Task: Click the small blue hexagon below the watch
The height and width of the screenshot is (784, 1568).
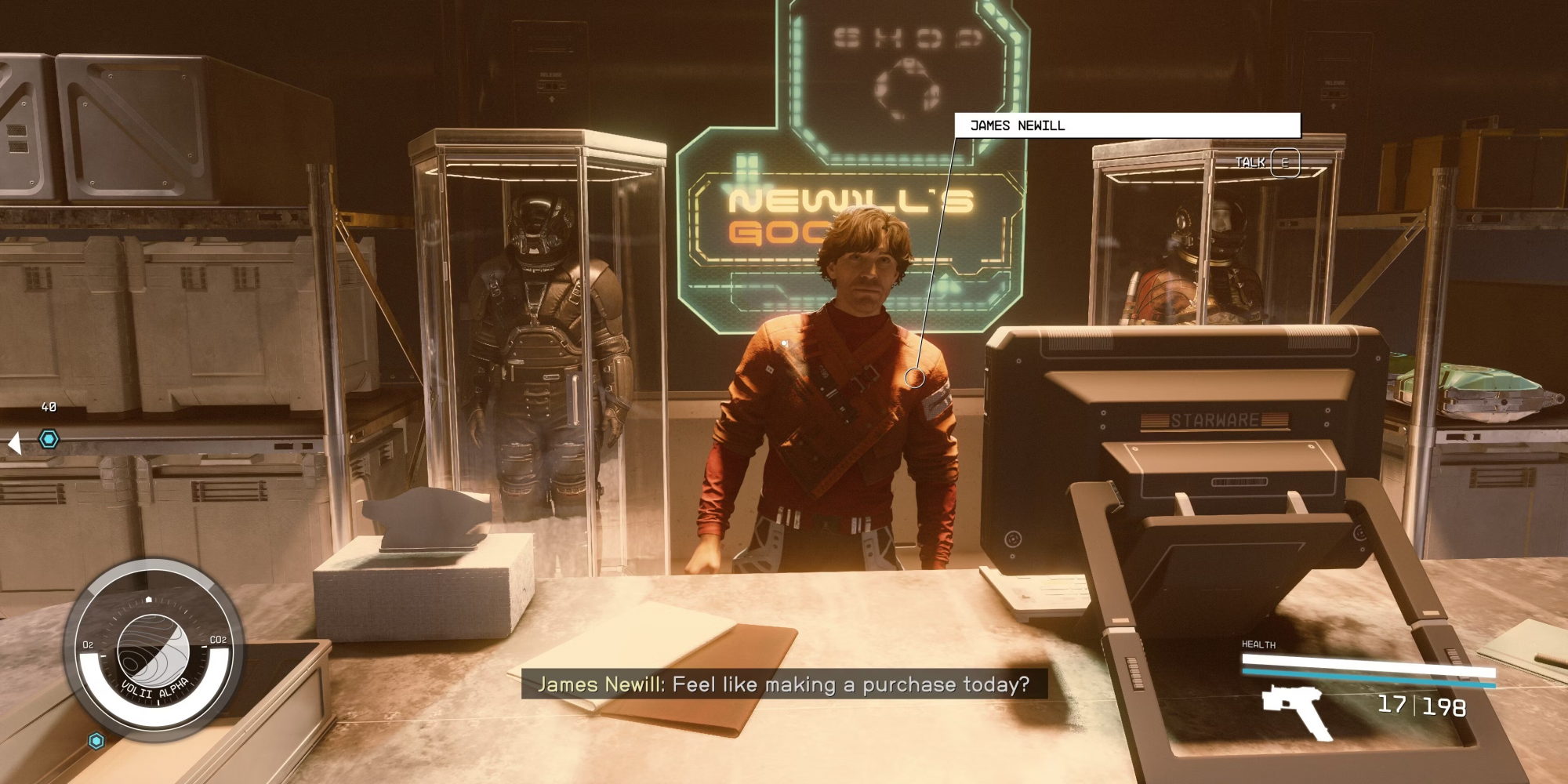Action: (x=96, y=741)
